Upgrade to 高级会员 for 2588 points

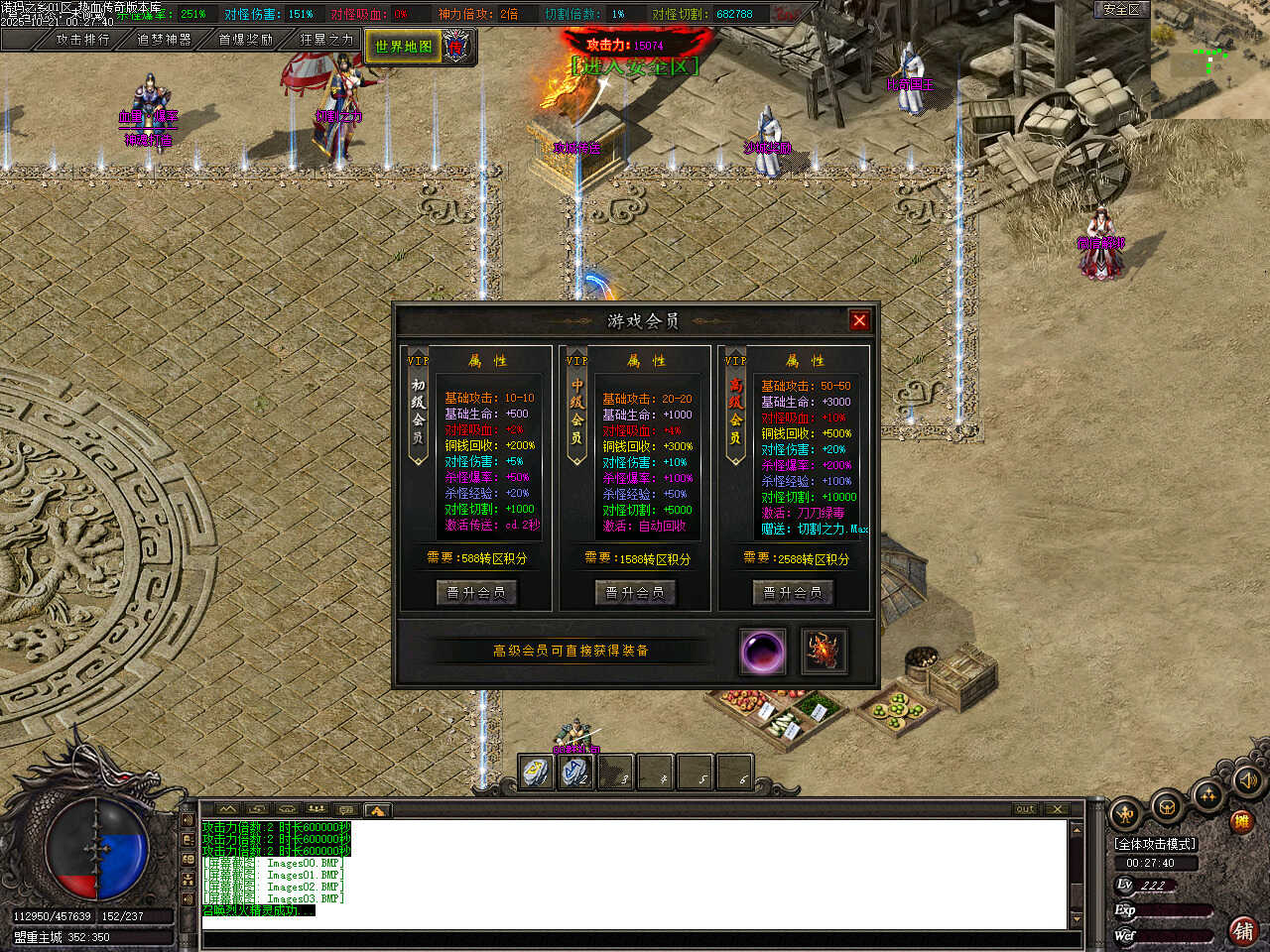point(793,592)
